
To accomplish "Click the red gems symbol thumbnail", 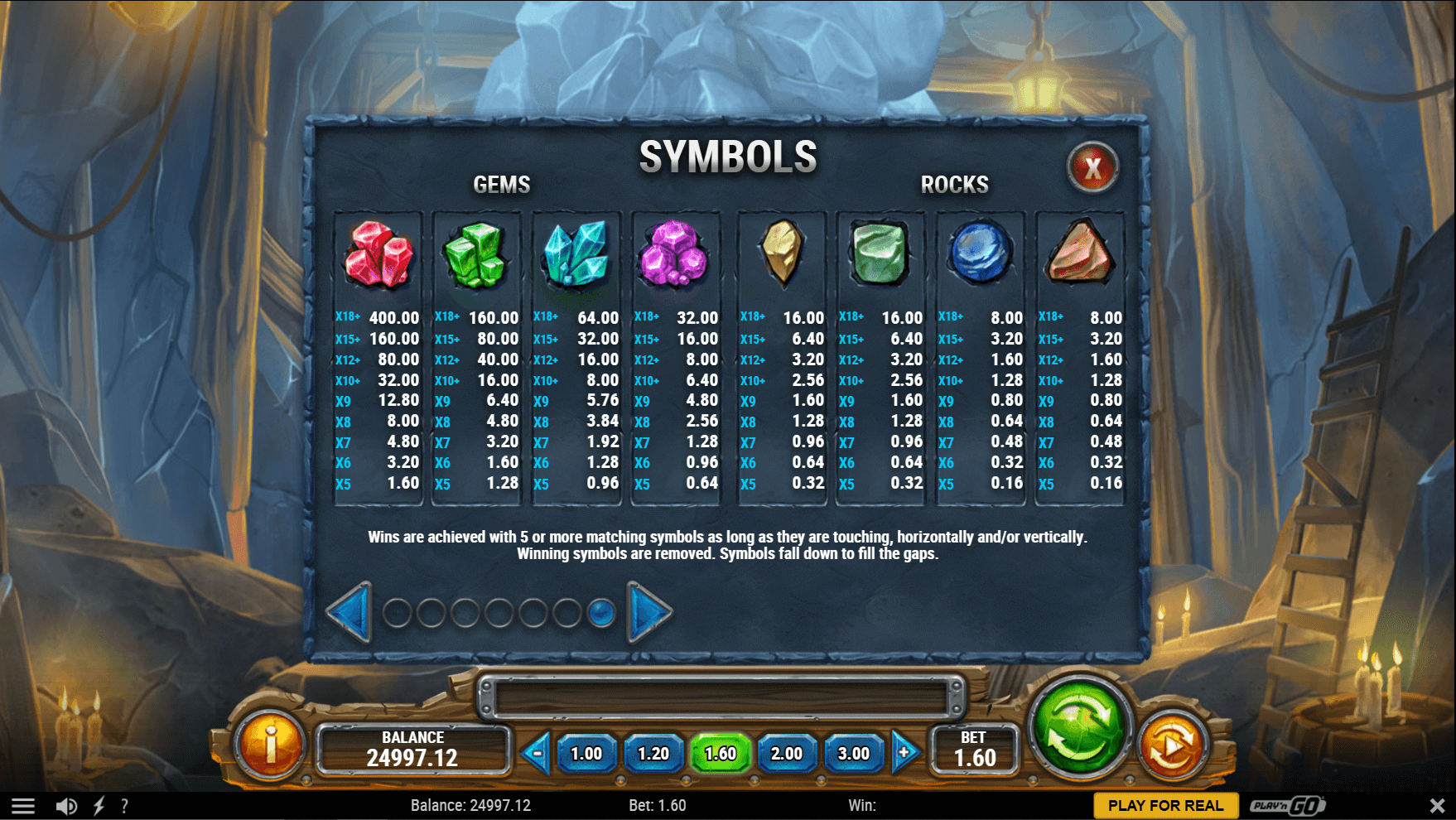I will (x=377, y=253).
